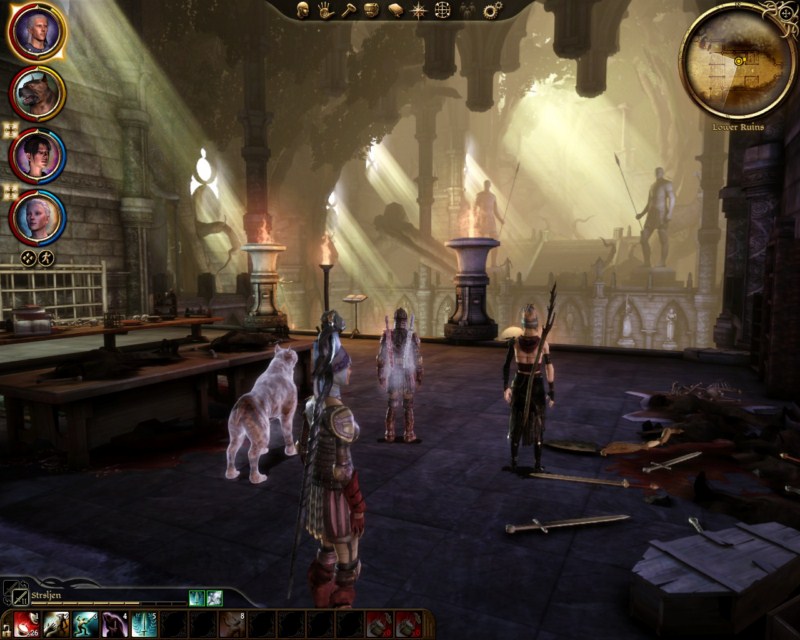Viewport: 800px width, 640px height.
Task: Use the red health poultice in quickbar
Action: pyautogui.click(x=26, y=624)
